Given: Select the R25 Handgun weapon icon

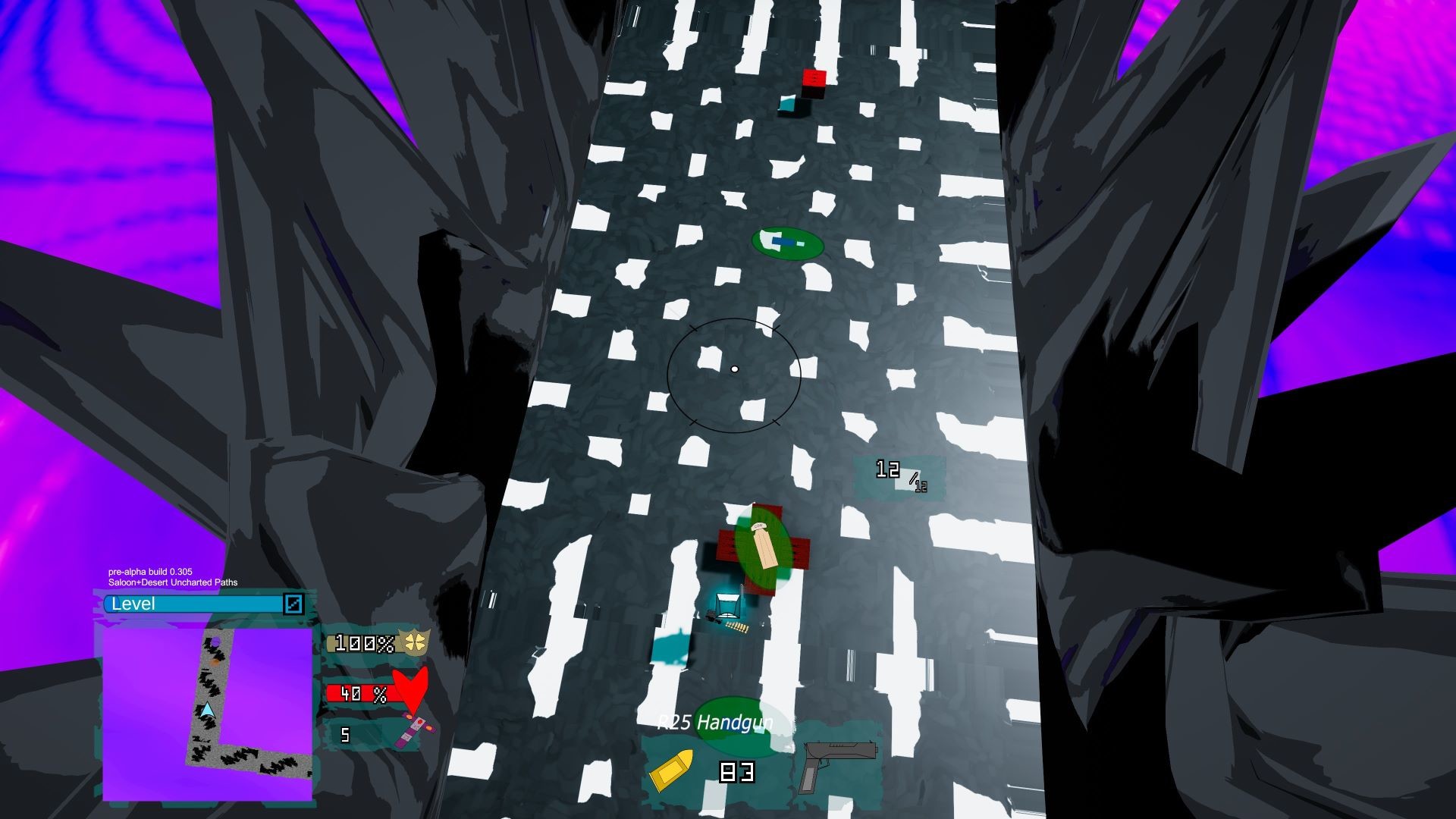Looking at the screenshot, I should 838,764.
